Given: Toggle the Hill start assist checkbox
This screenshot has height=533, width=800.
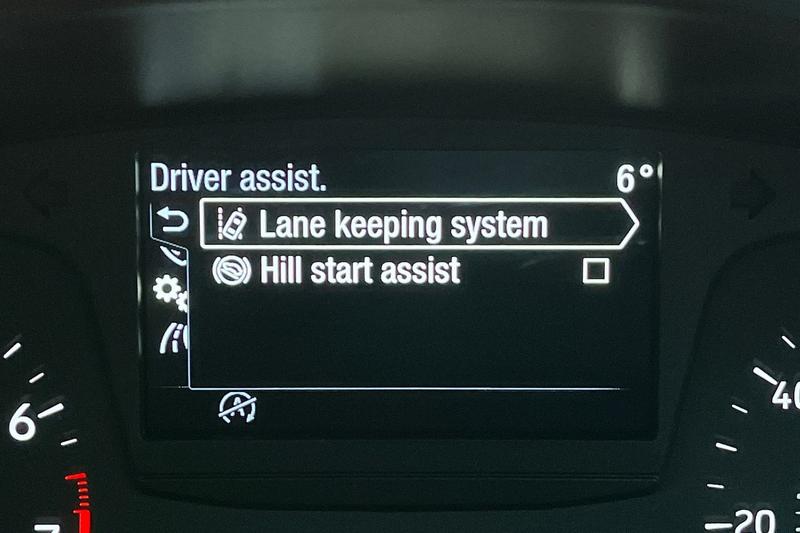Looking at the screenshot, I should point(596,271).
